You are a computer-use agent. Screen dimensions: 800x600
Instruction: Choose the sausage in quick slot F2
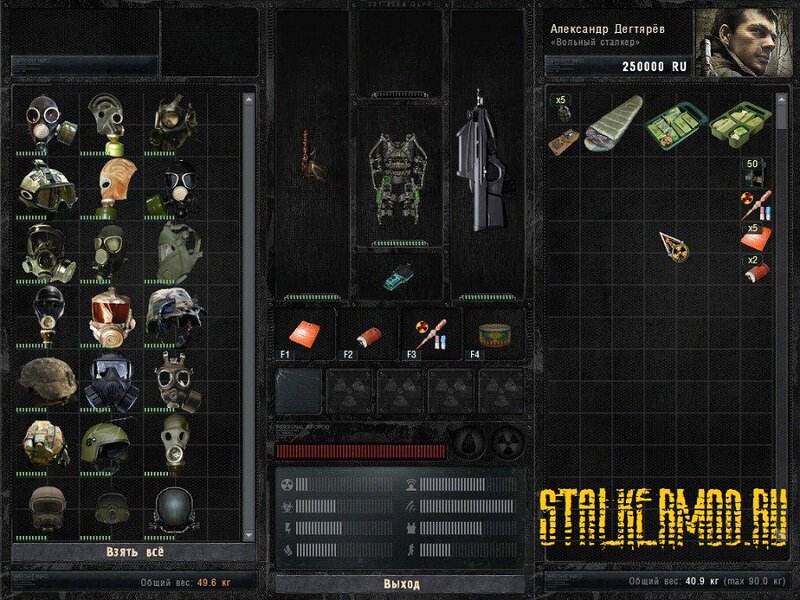click(366, 332)
